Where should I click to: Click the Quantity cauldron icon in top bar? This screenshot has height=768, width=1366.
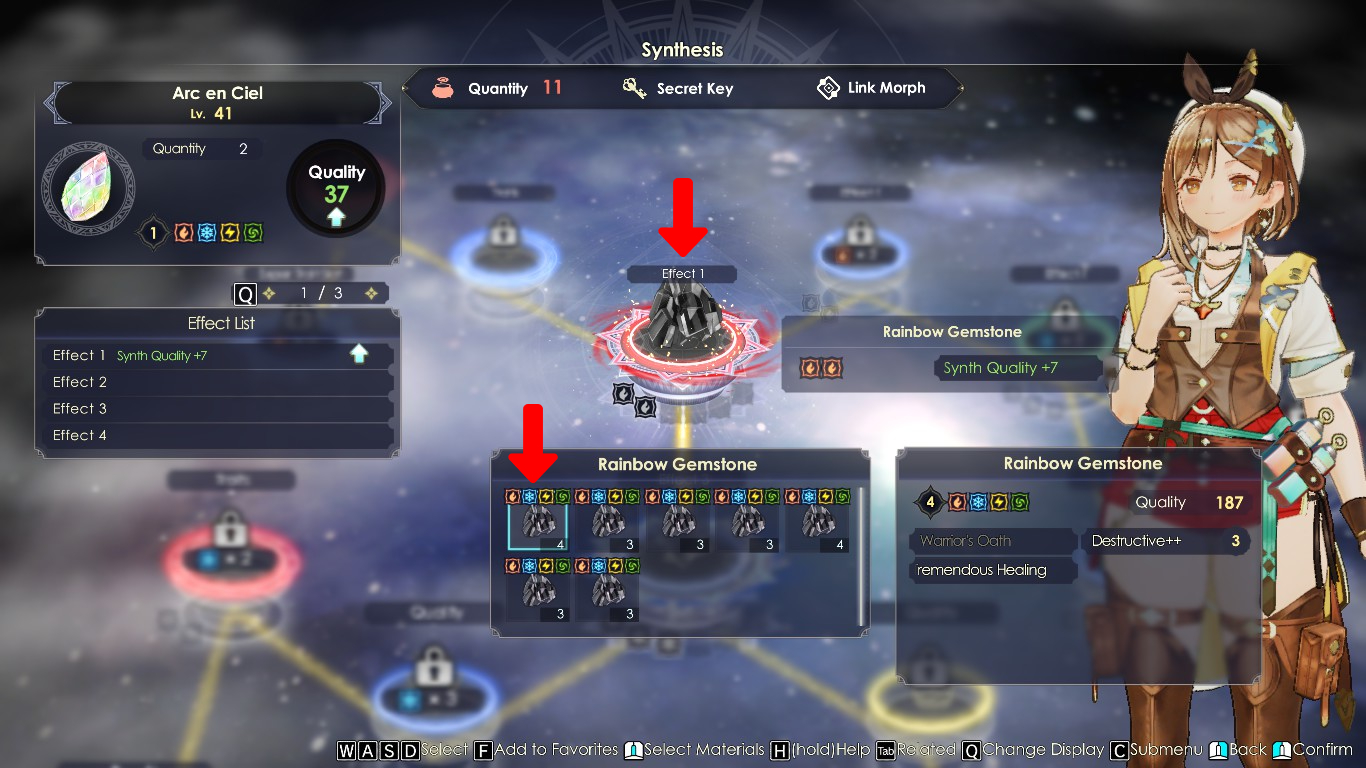[x=441, y=88]
